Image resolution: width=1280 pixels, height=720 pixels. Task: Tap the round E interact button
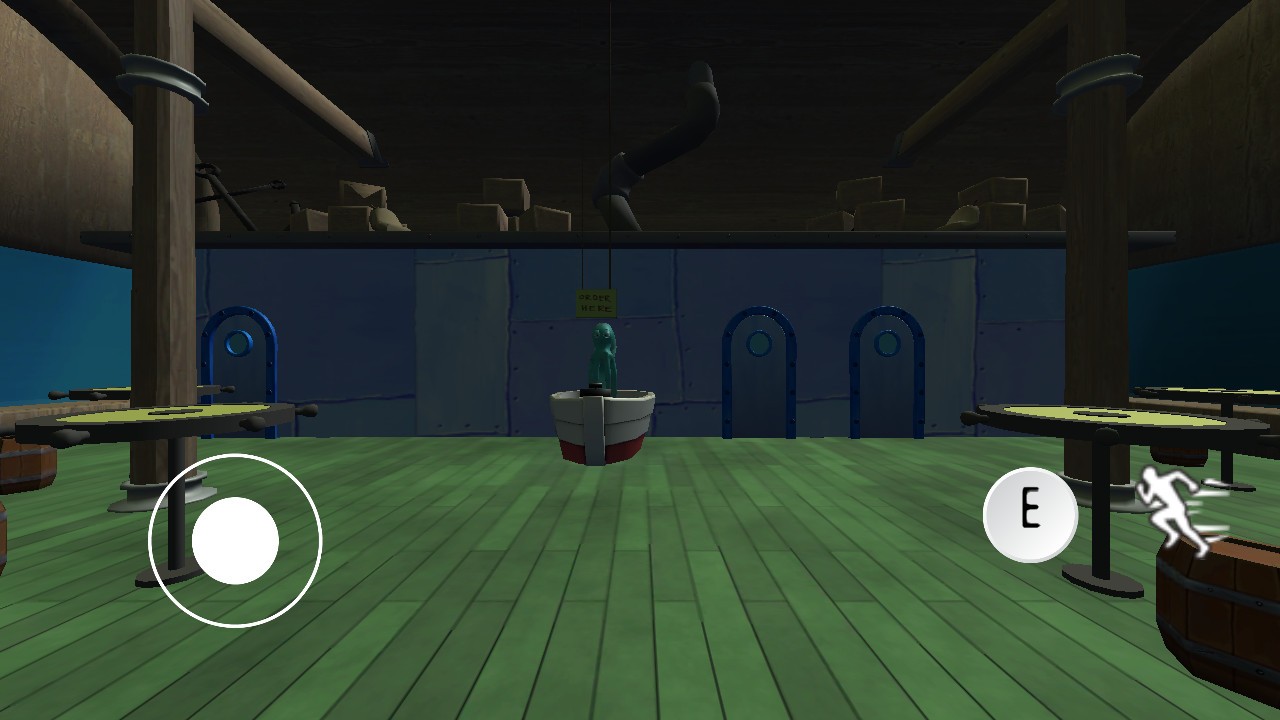point(1030,514)
